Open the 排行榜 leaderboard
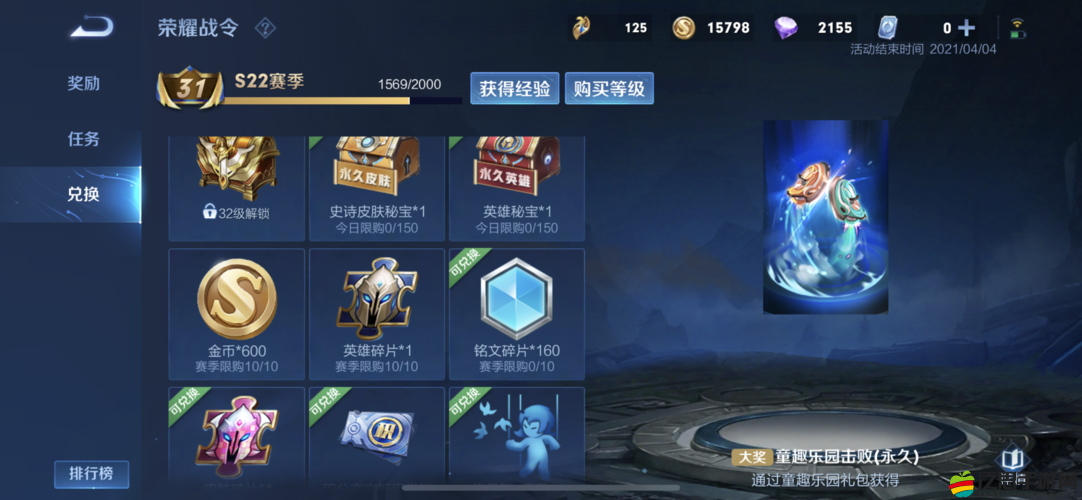 91,474
